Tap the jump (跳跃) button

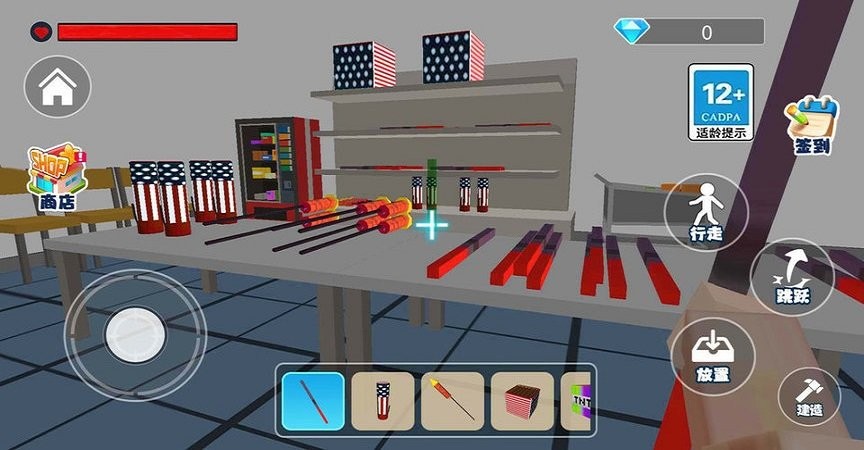pyautogui.click(x=792, y=279)
